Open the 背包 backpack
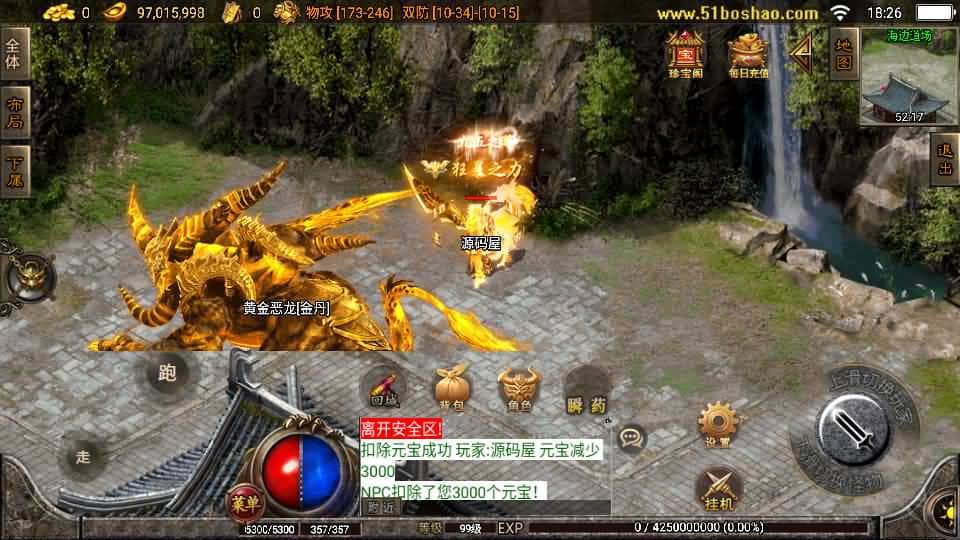 pos(451,388)
